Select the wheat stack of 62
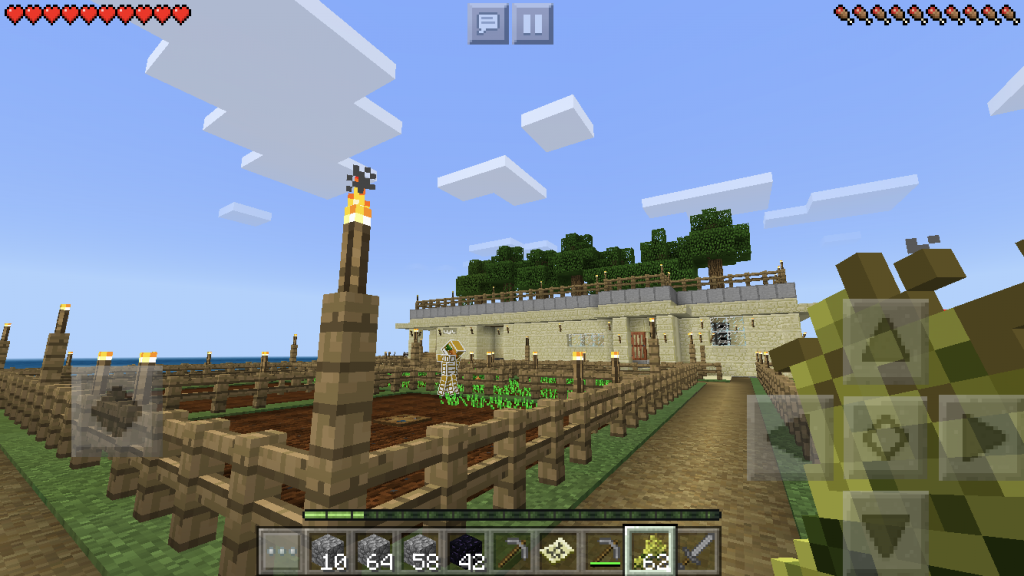 coord(651,551)
